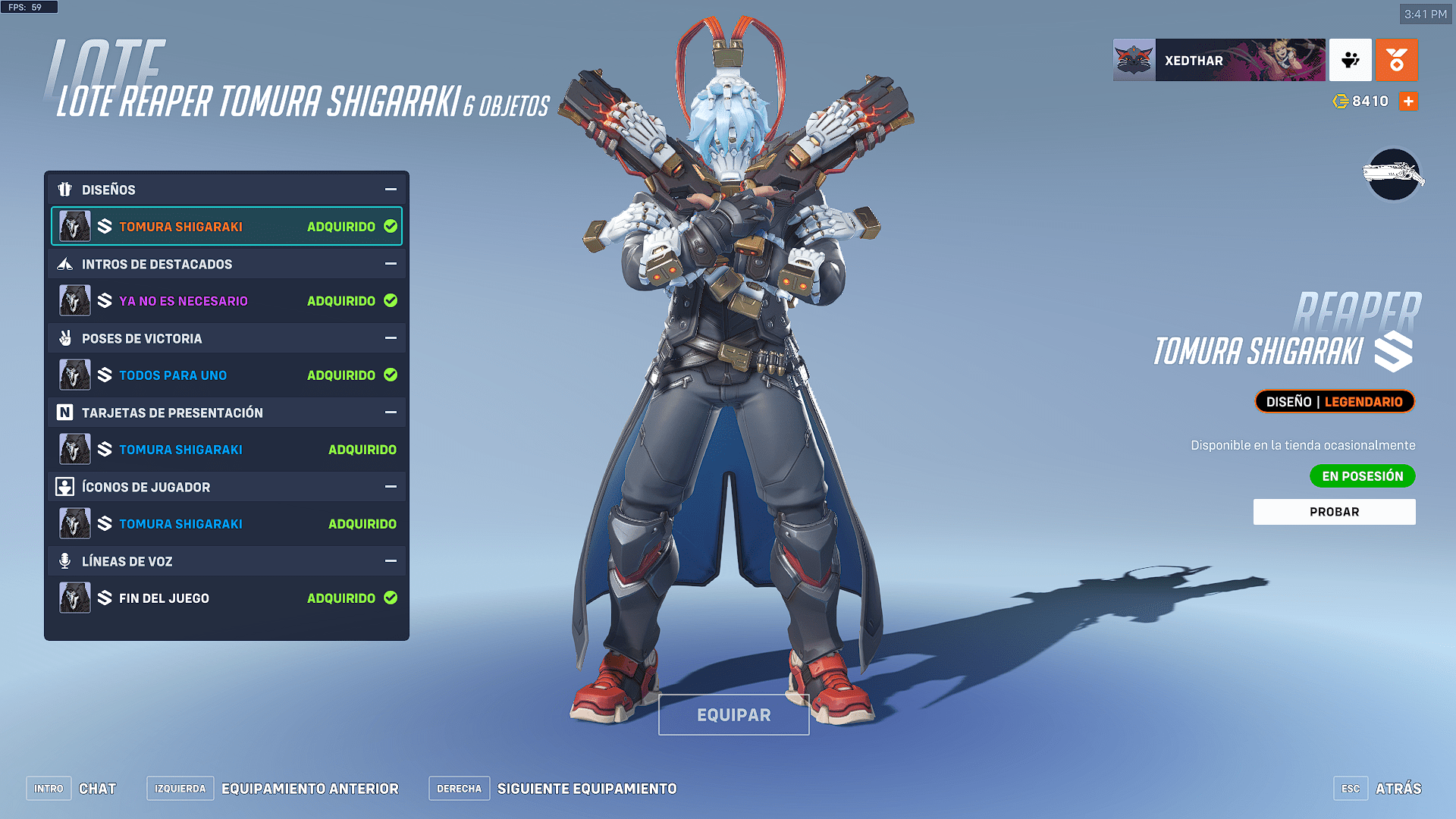Collapse the Tarjetas de Presentación section

pyautogui.click(x=391, y=413)
